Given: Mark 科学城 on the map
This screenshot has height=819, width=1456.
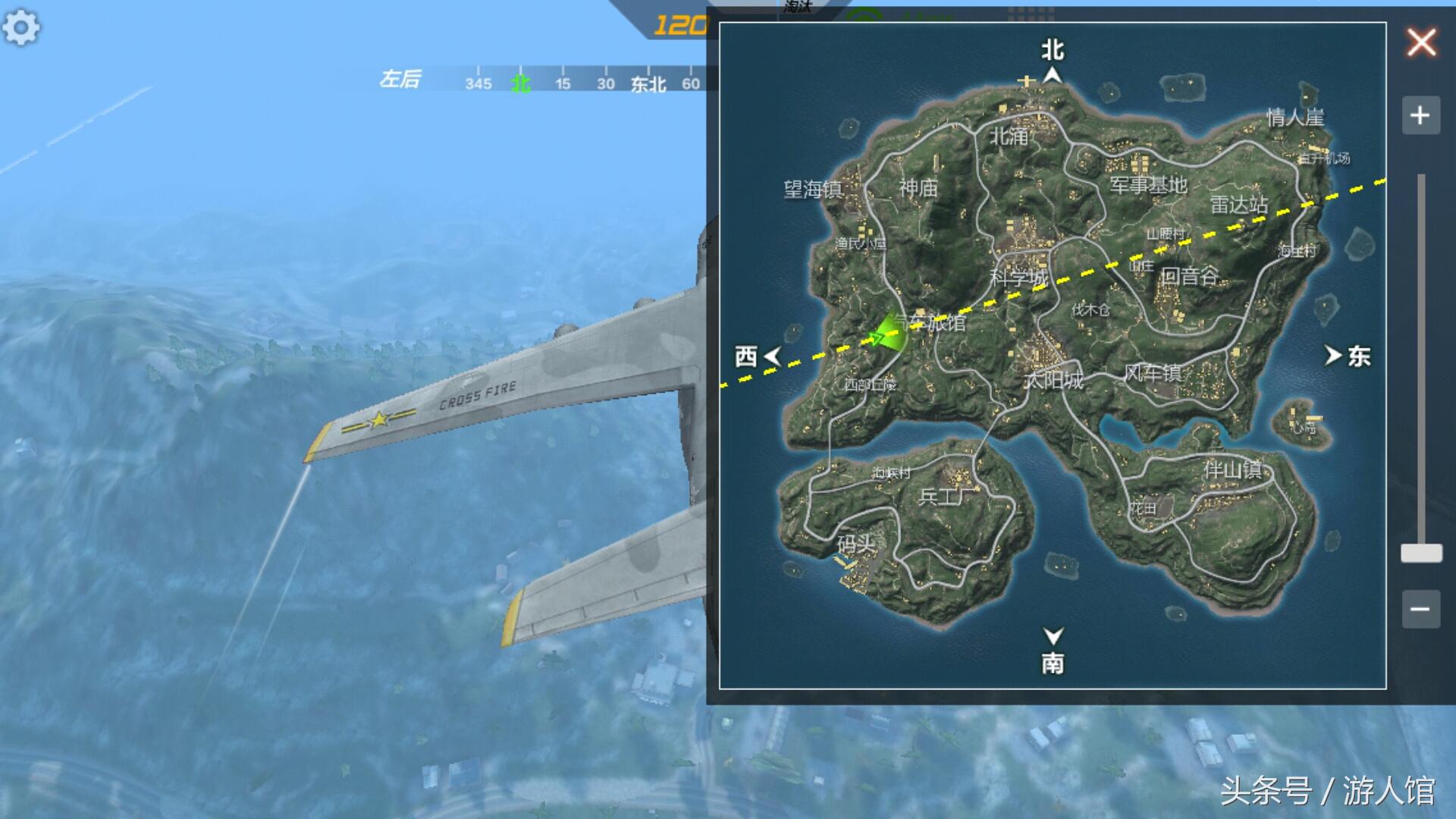Looking at the screenshot, I should [1018, 278].
